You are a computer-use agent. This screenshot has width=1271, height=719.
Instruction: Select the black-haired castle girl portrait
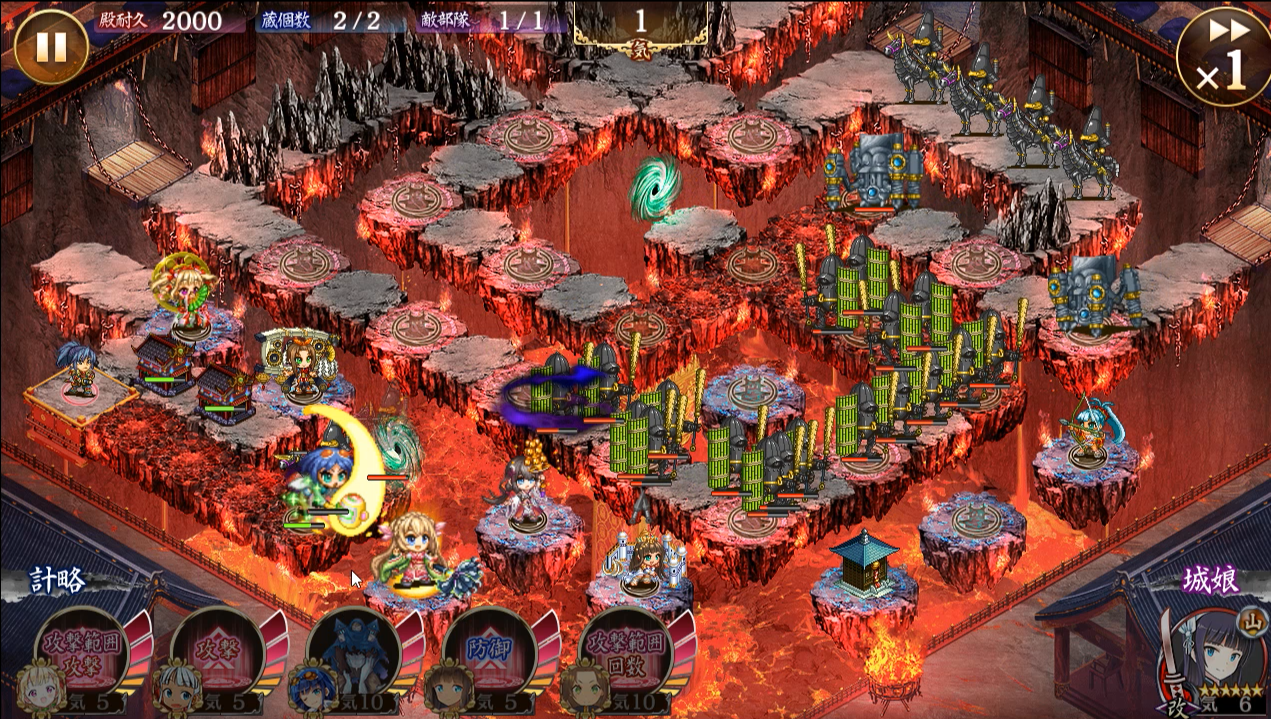tap(1211, 656)
